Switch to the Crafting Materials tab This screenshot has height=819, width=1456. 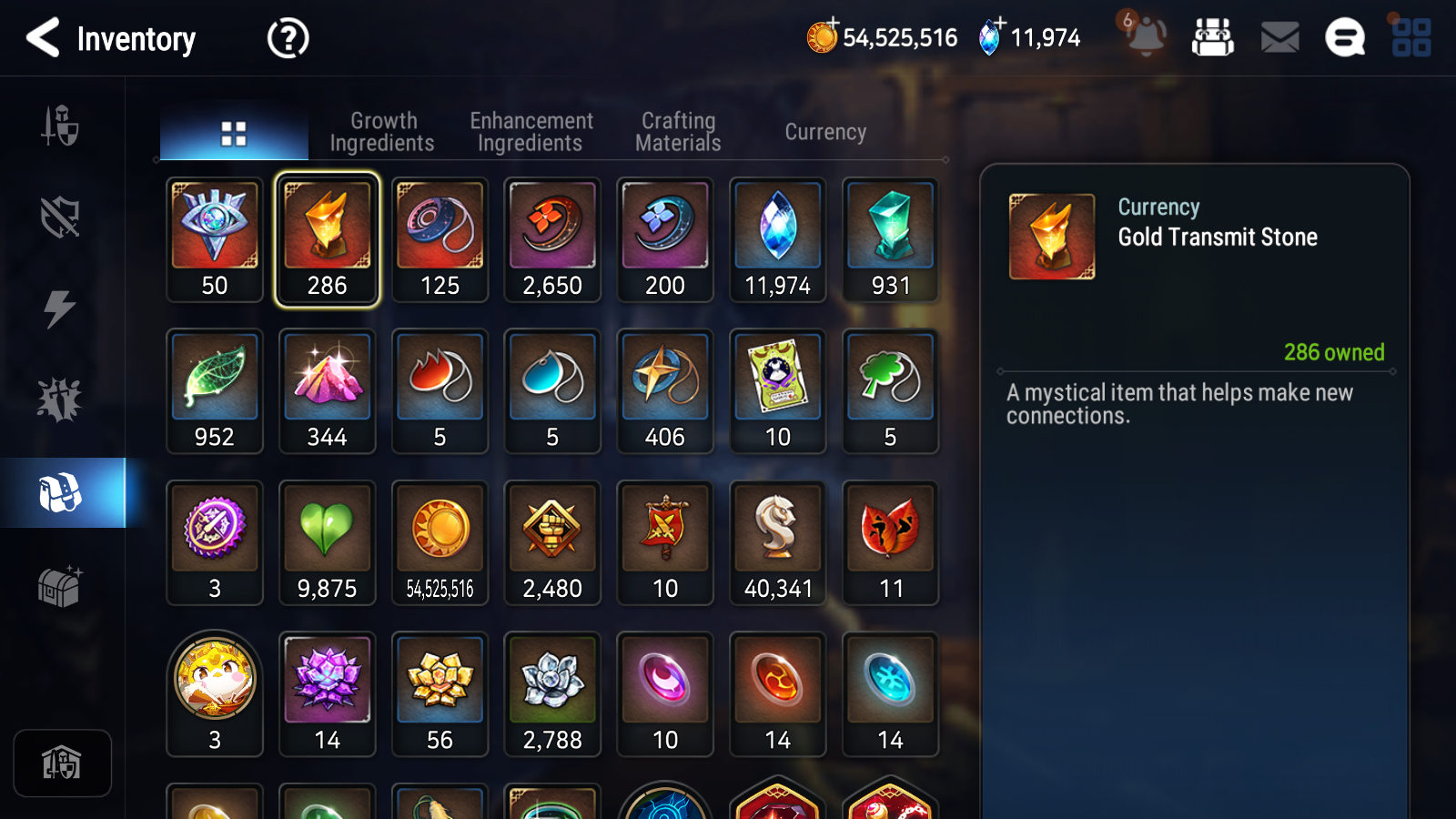(678, 131)
